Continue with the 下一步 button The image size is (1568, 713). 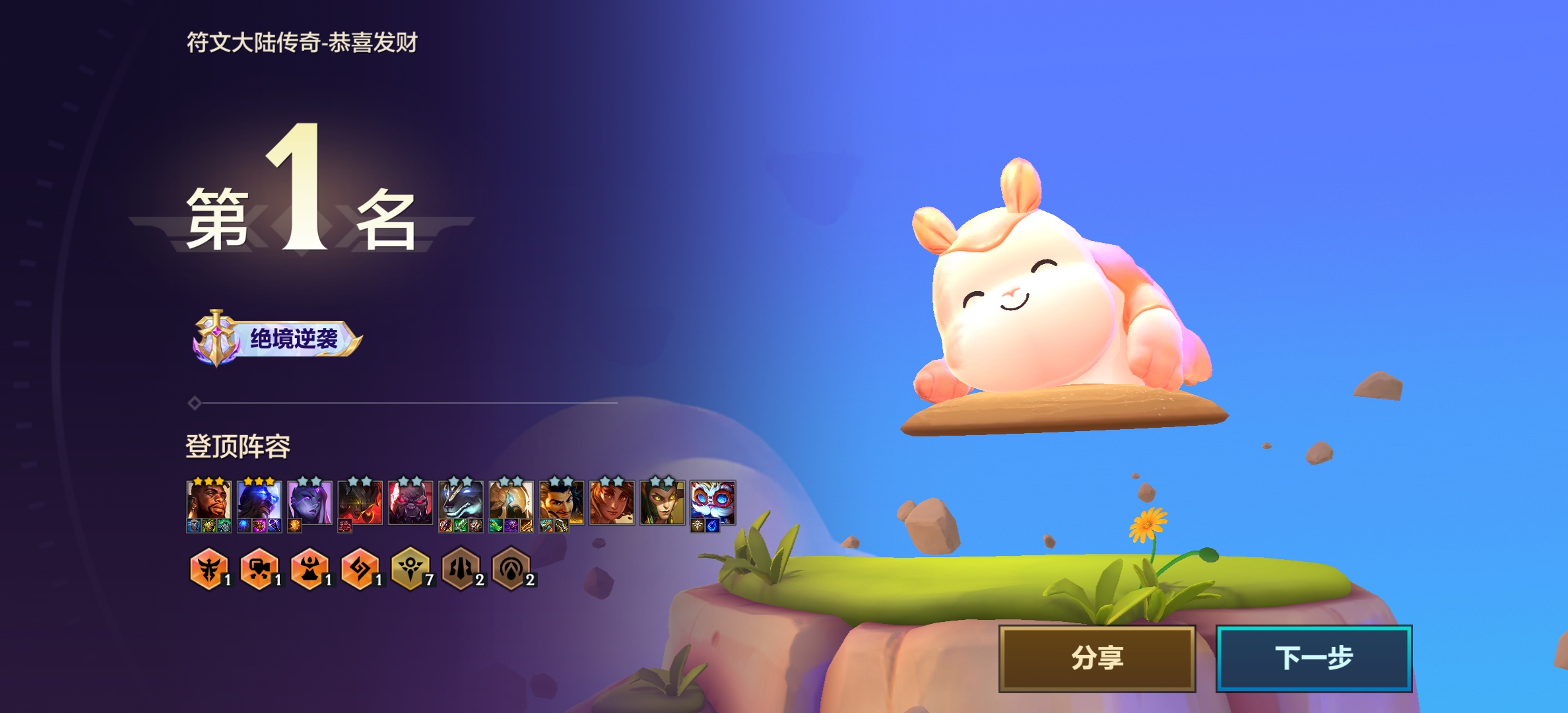pos(1313,658)
